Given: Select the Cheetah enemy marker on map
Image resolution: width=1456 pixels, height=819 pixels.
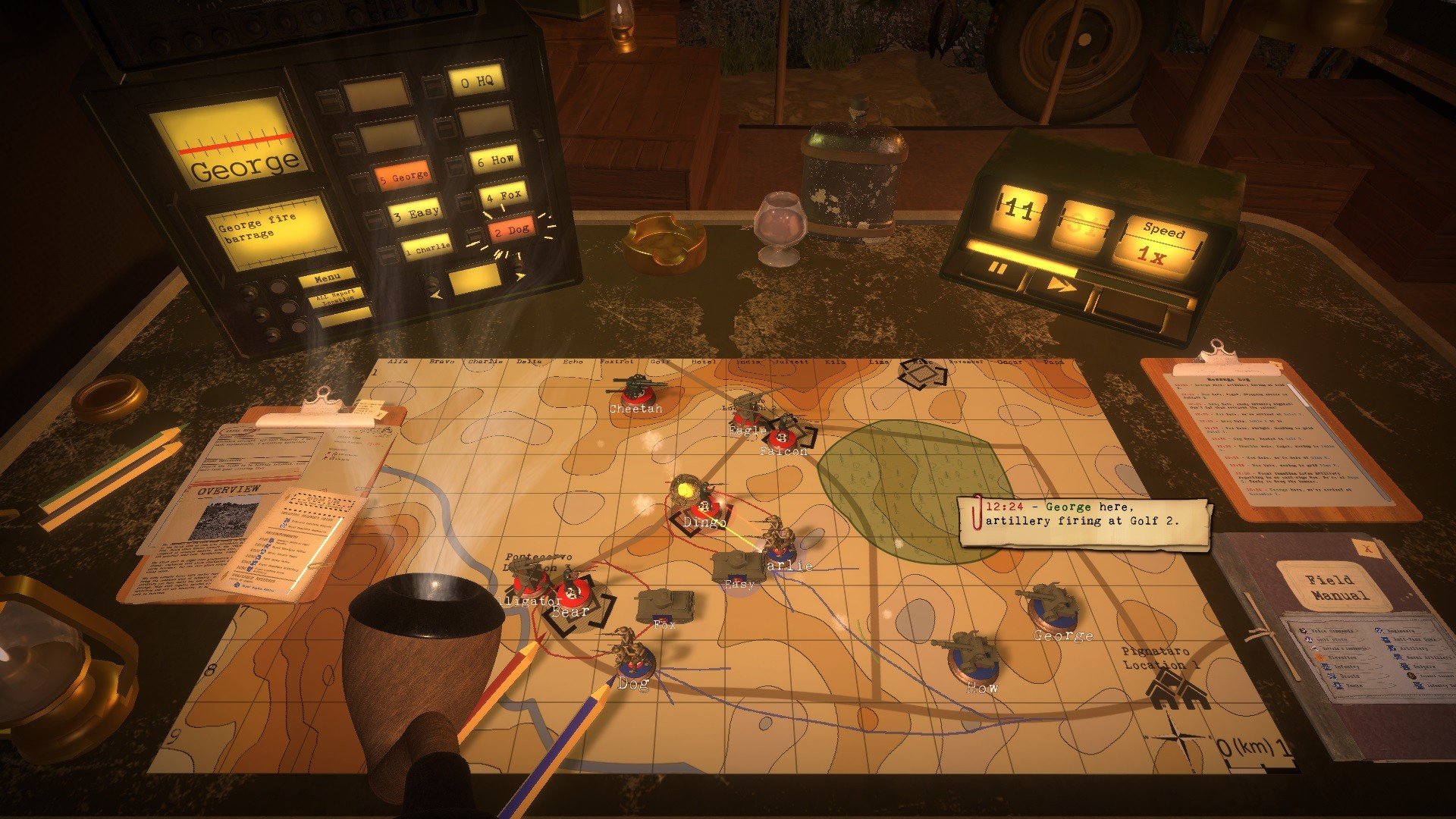Looking at the screenshot, I should (635, 393).
